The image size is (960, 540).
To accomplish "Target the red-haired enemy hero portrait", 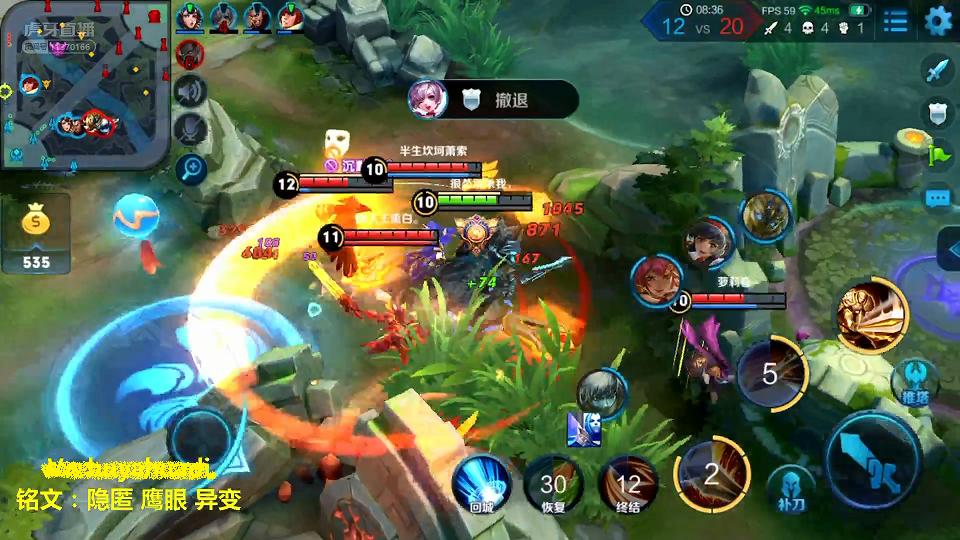I will (657, 281).
